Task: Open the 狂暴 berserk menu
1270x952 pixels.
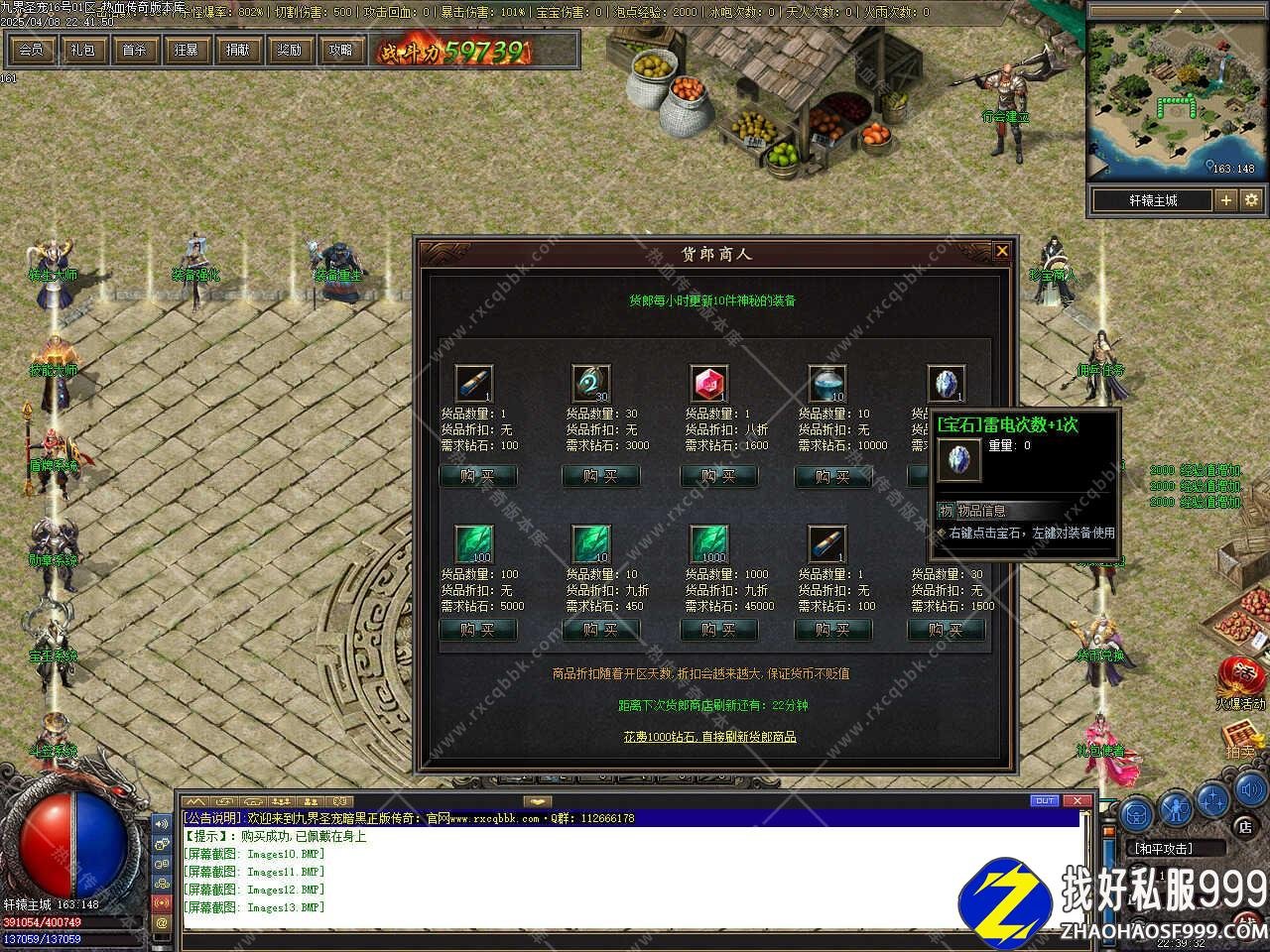Action: pyautogui.click(x=186, y=49)
